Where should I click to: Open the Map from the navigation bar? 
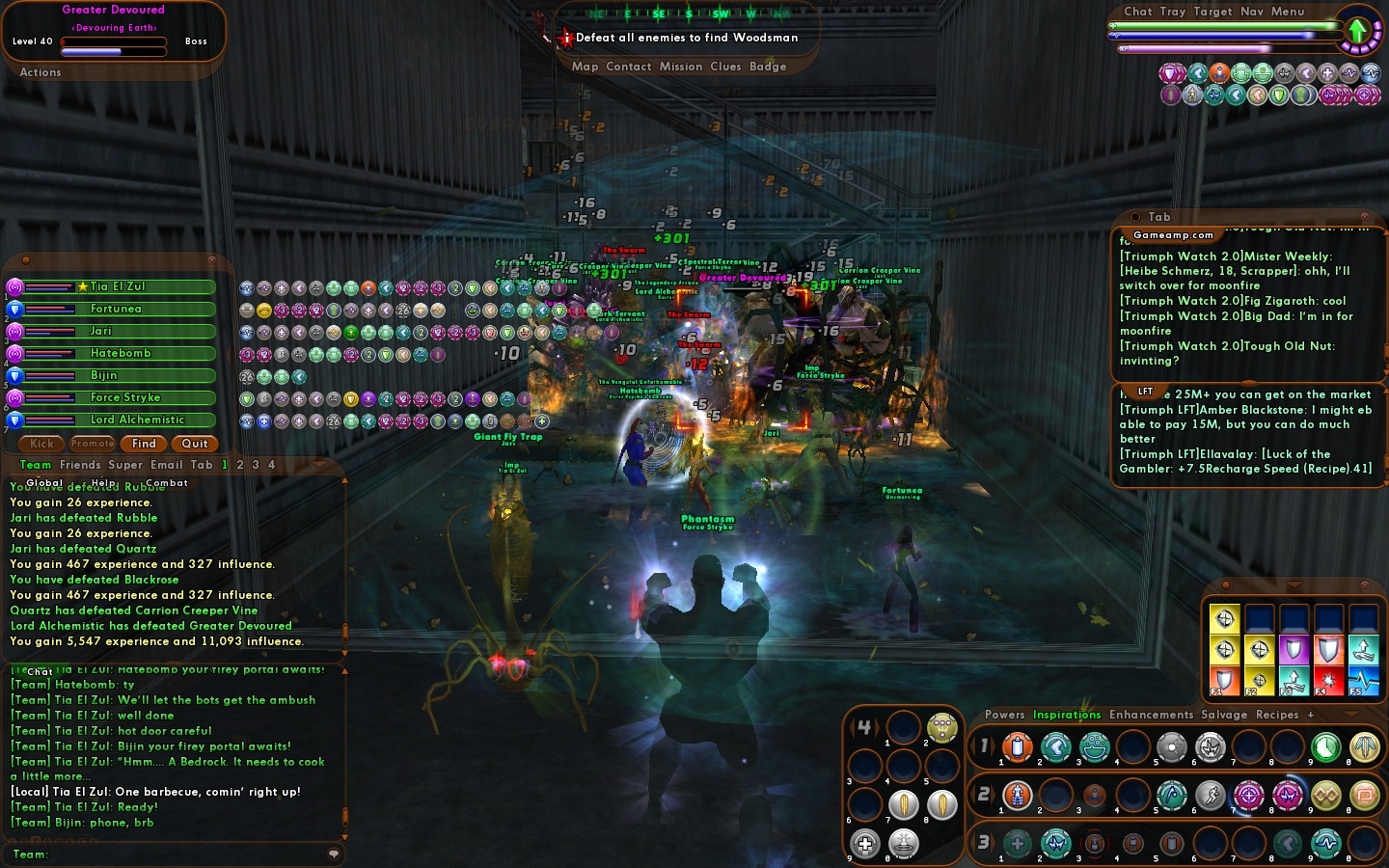pos(585,67)
